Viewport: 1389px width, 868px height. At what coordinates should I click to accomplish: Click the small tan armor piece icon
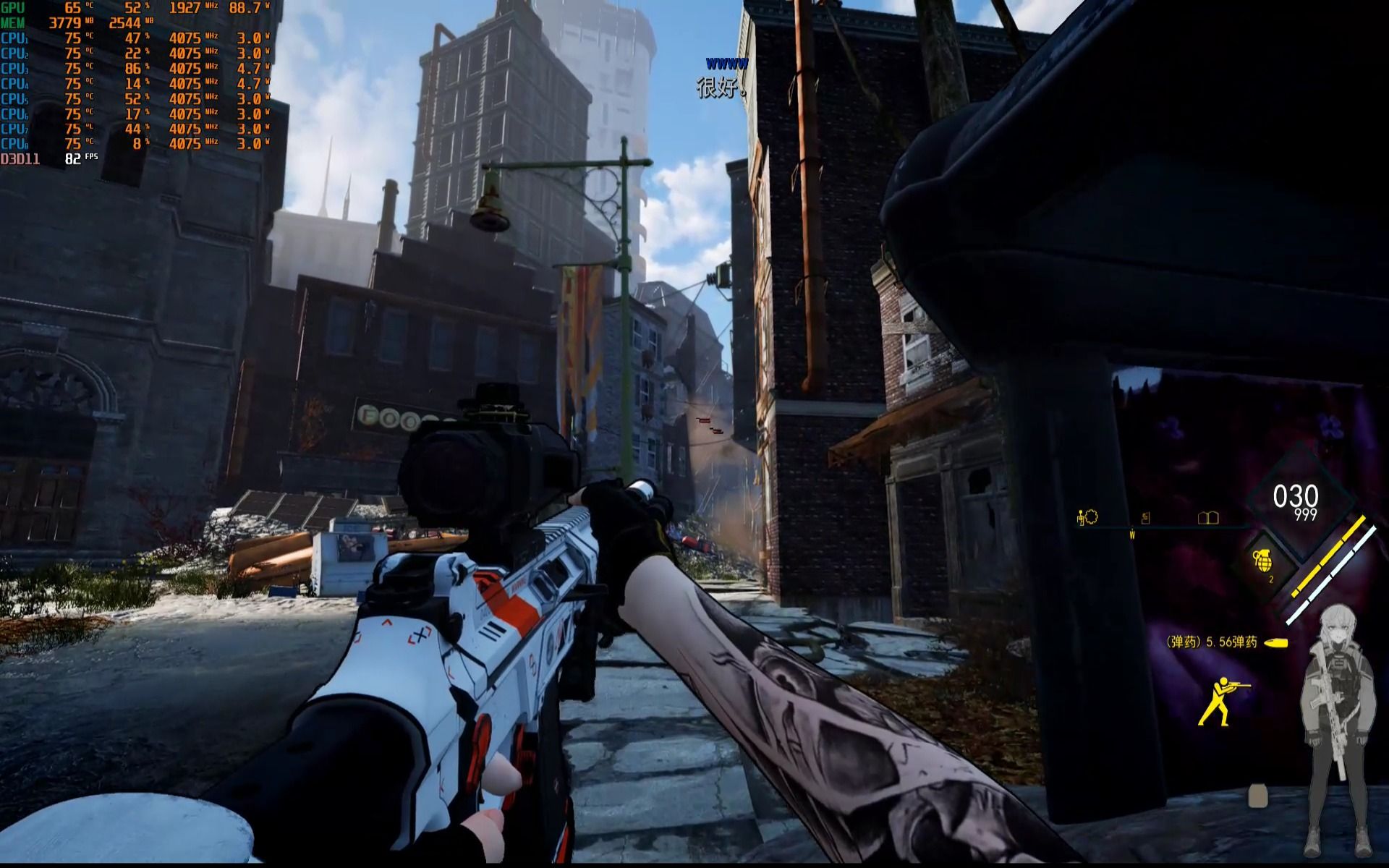1258,796
